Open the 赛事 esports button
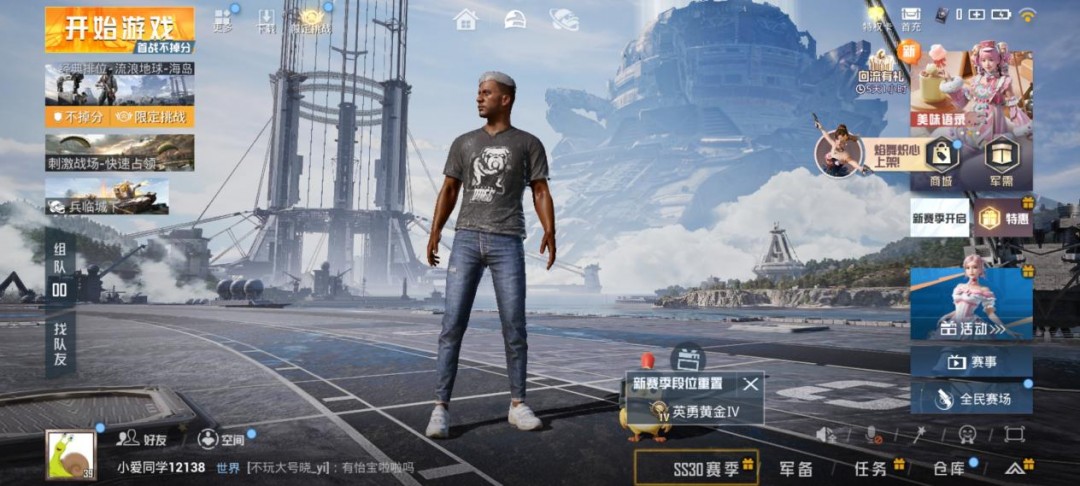The height and width of the screenshot is (486, 1080). (971, 361)
